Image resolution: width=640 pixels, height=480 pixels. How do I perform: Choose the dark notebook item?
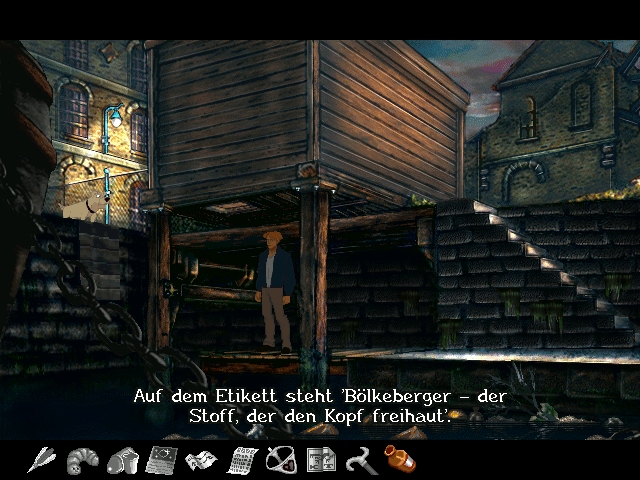click(x=160, y=460)
